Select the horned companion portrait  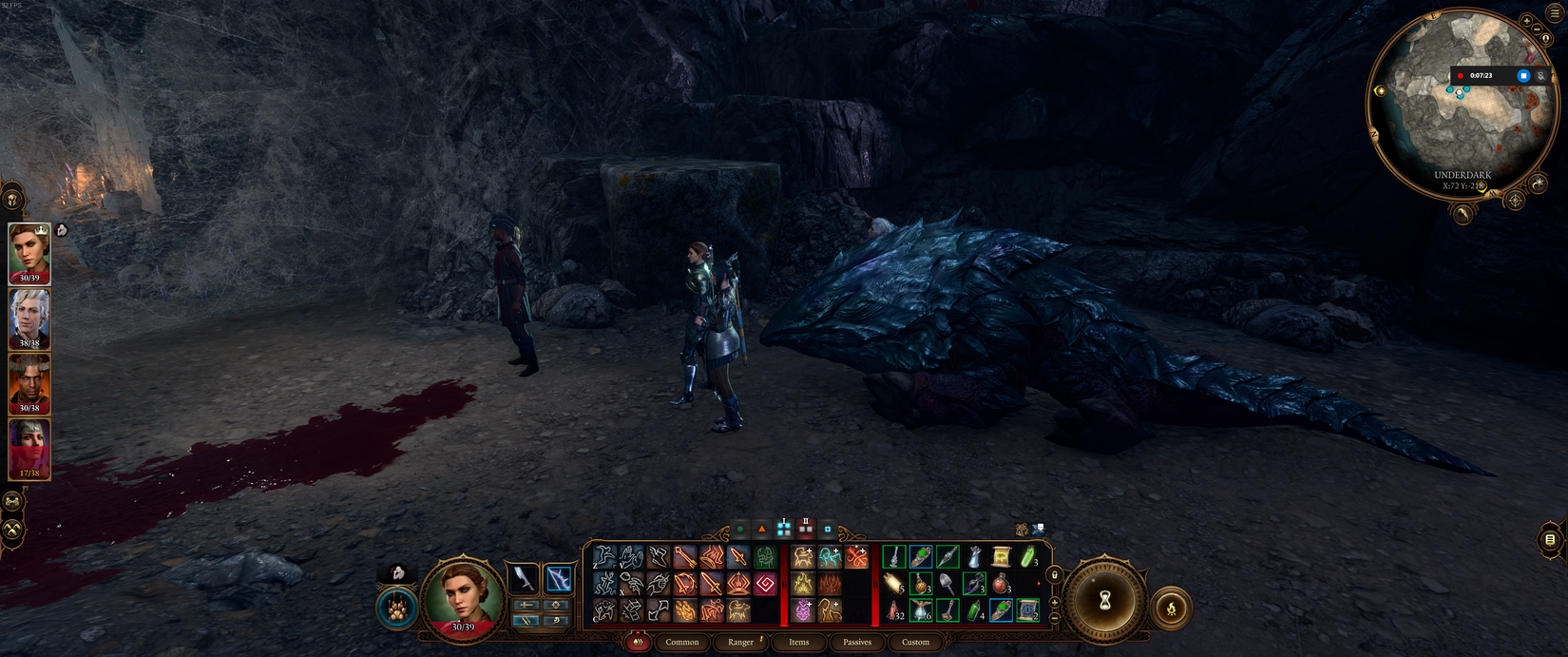(x=29, y=382)
